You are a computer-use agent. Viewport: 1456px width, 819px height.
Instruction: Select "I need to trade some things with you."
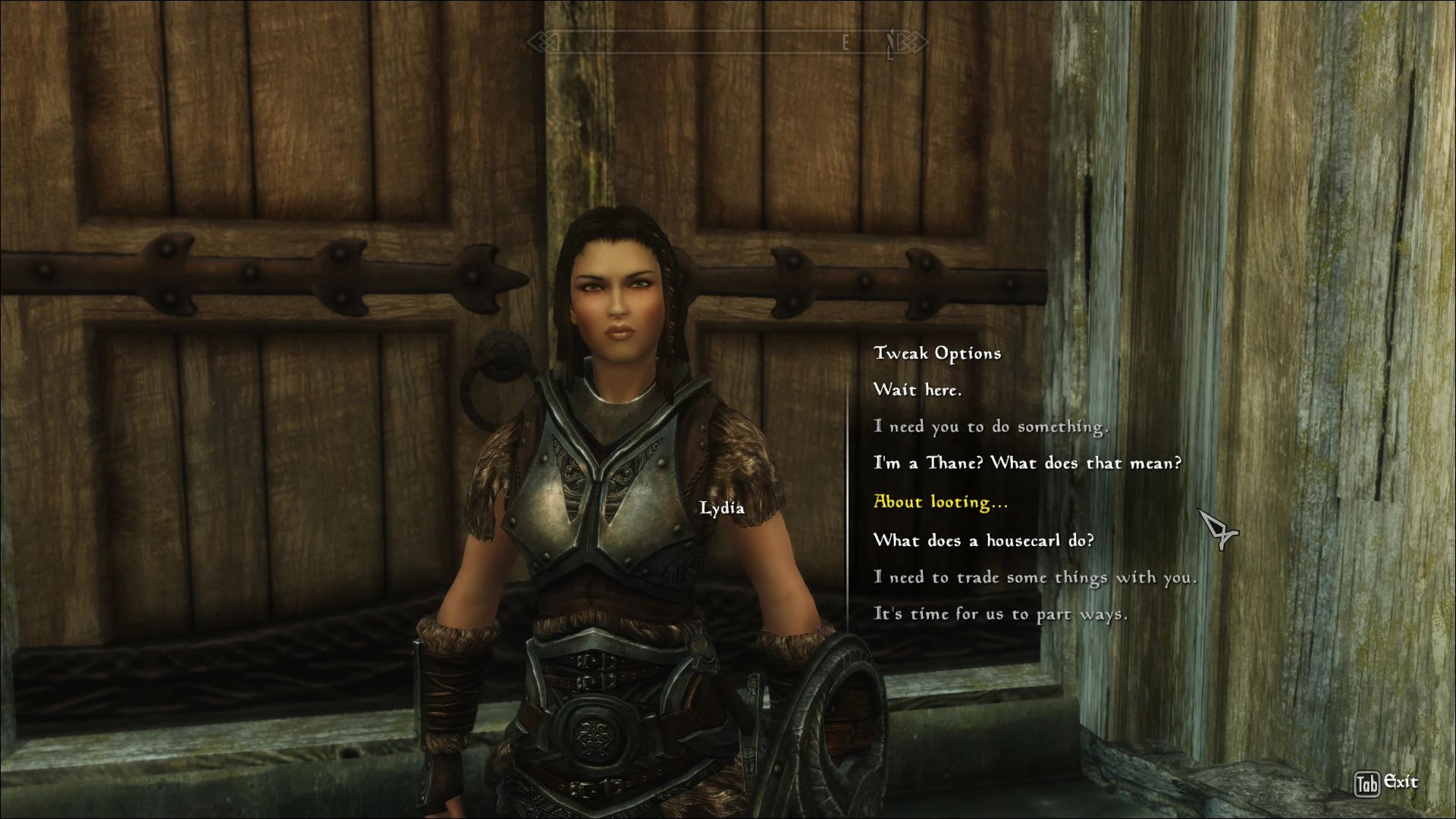click(1035, 577)
